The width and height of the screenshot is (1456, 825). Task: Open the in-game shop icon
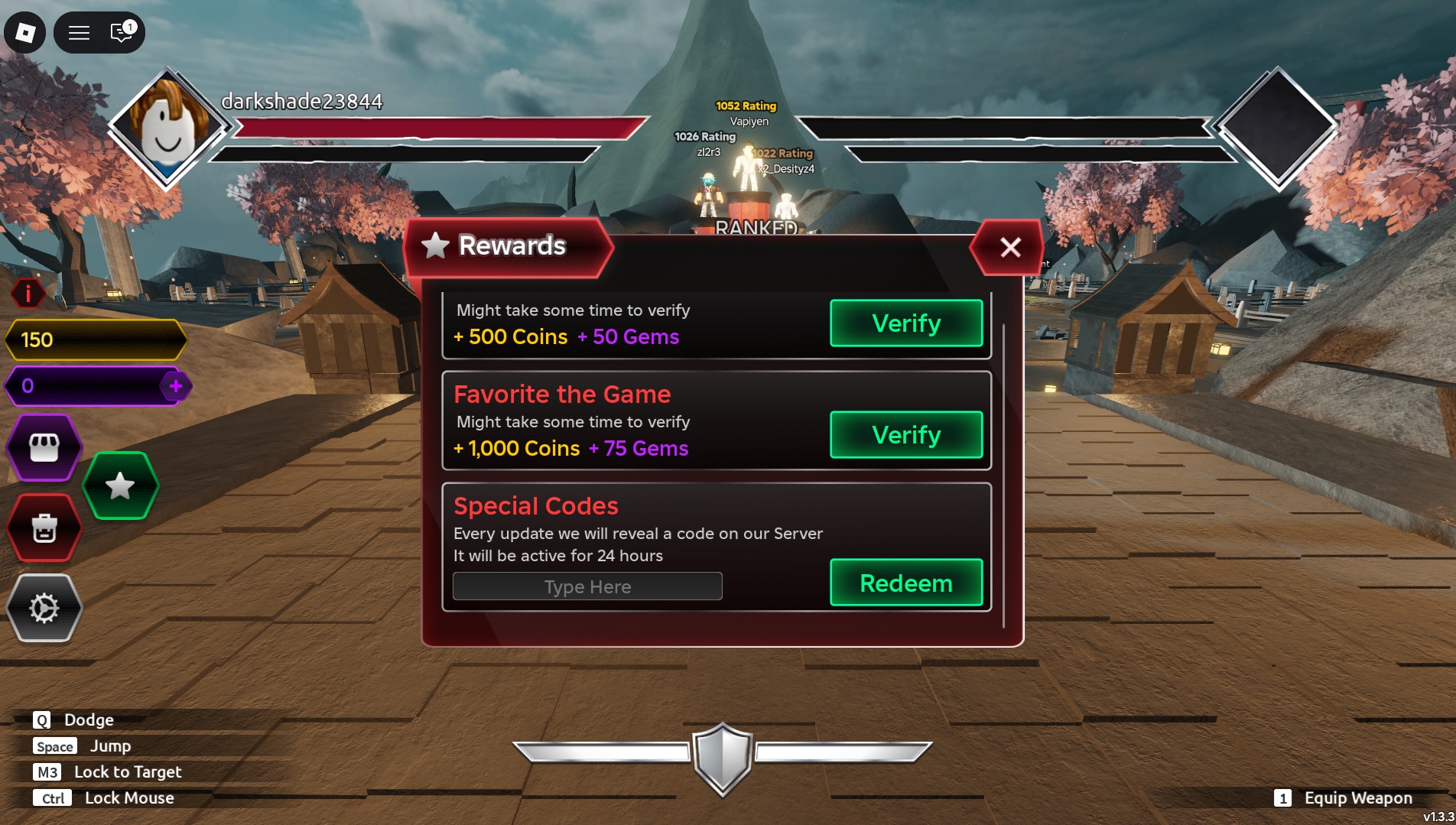(44, 448)
